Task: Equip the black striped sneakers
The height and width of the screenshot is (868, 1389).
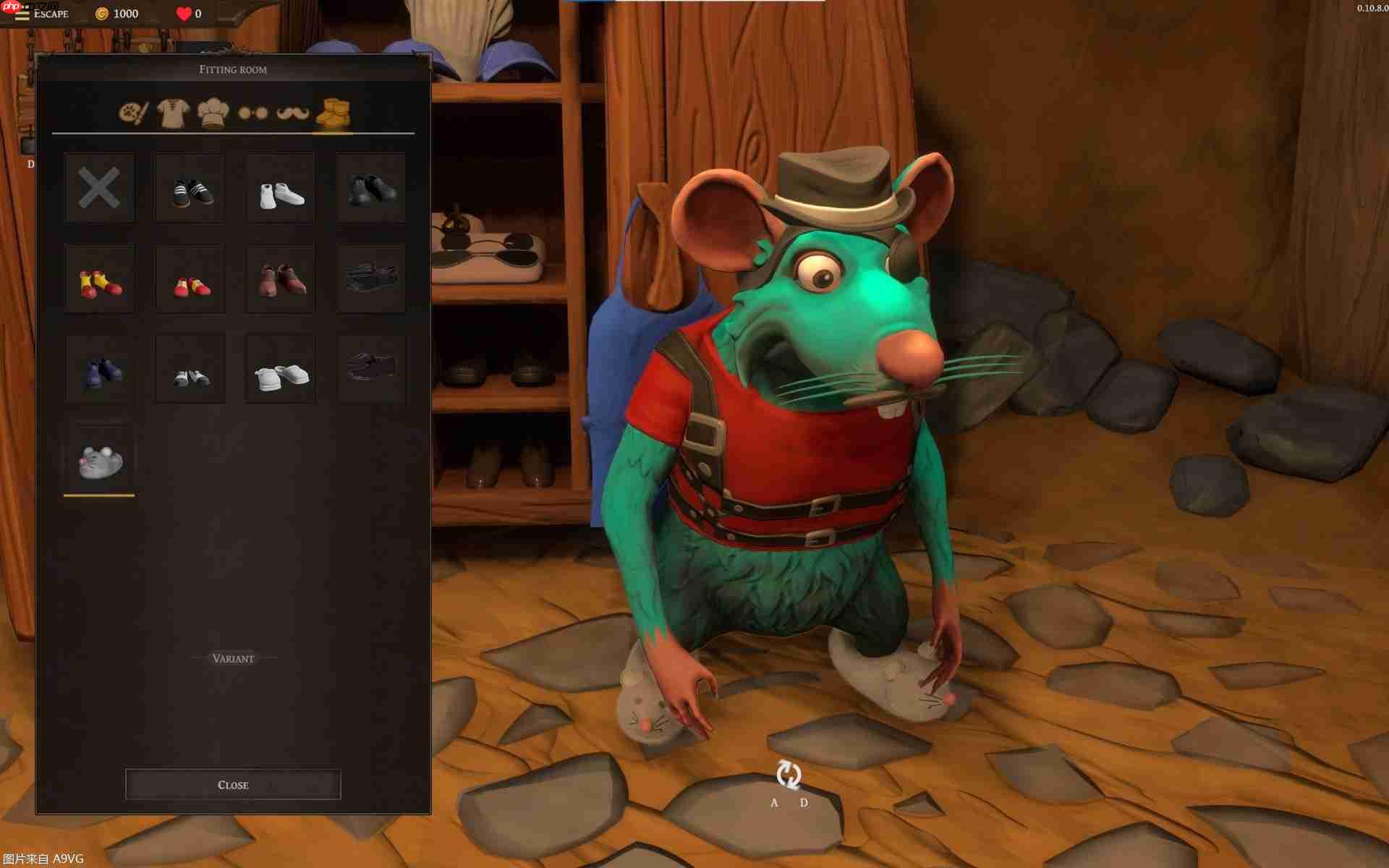Action: pos(190,188)
